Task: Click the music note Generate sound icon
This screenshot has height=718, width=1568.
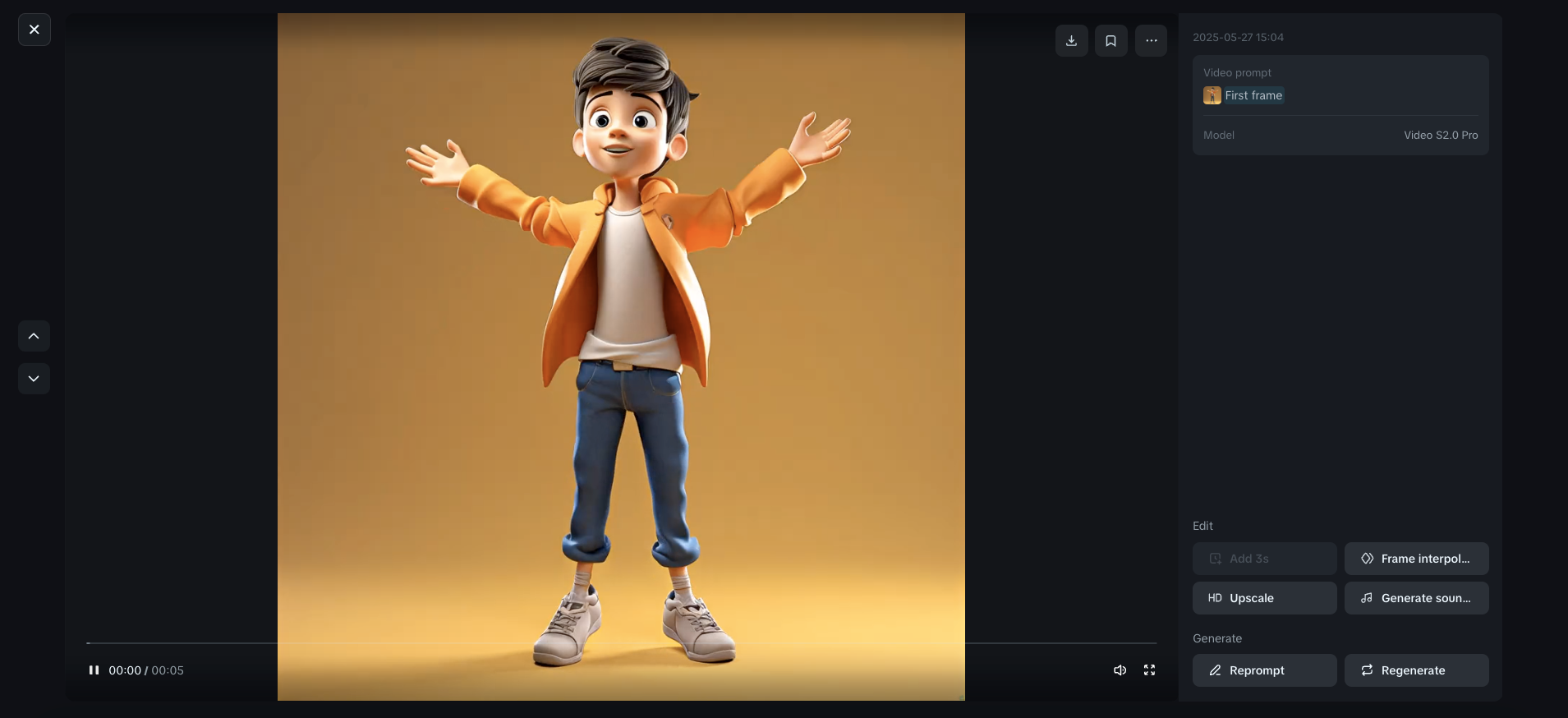Action: coord(1366,598)
